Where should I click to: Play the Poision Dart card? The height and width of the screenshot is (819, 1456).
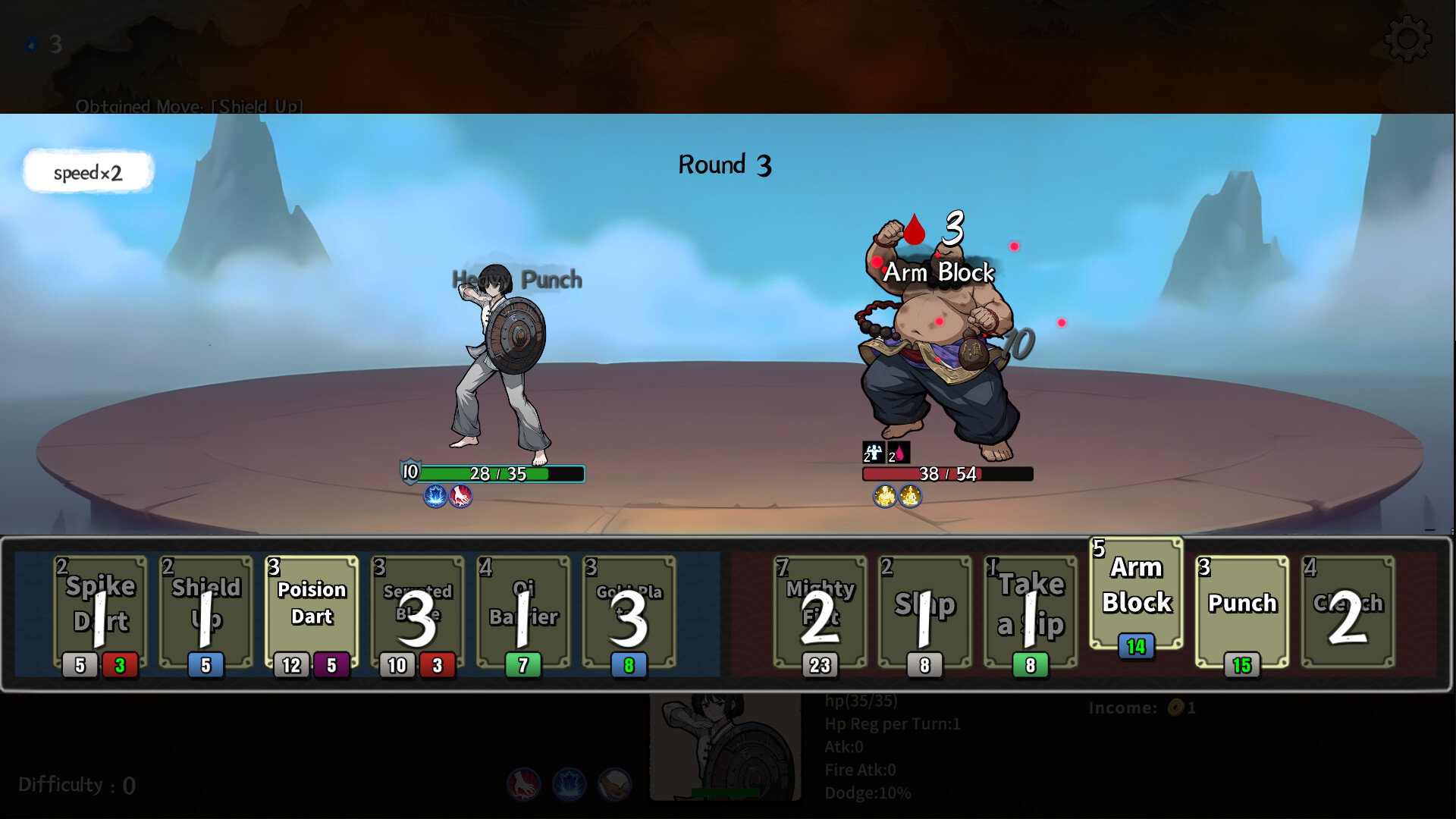click(310, 607)
